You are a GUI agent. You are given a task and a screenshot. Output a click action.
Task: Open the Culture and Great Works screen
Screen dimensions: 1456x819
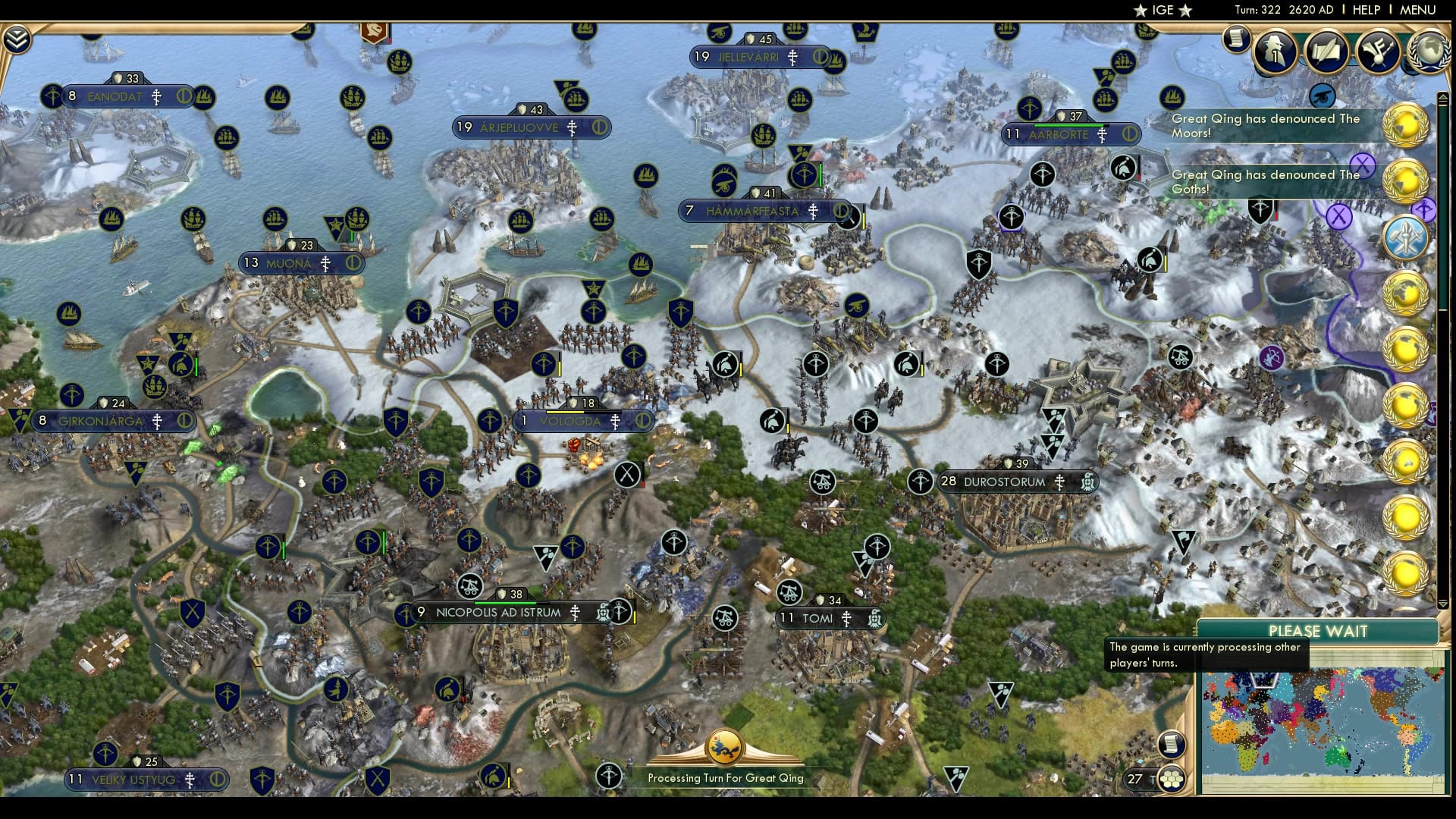point(1377,52)
